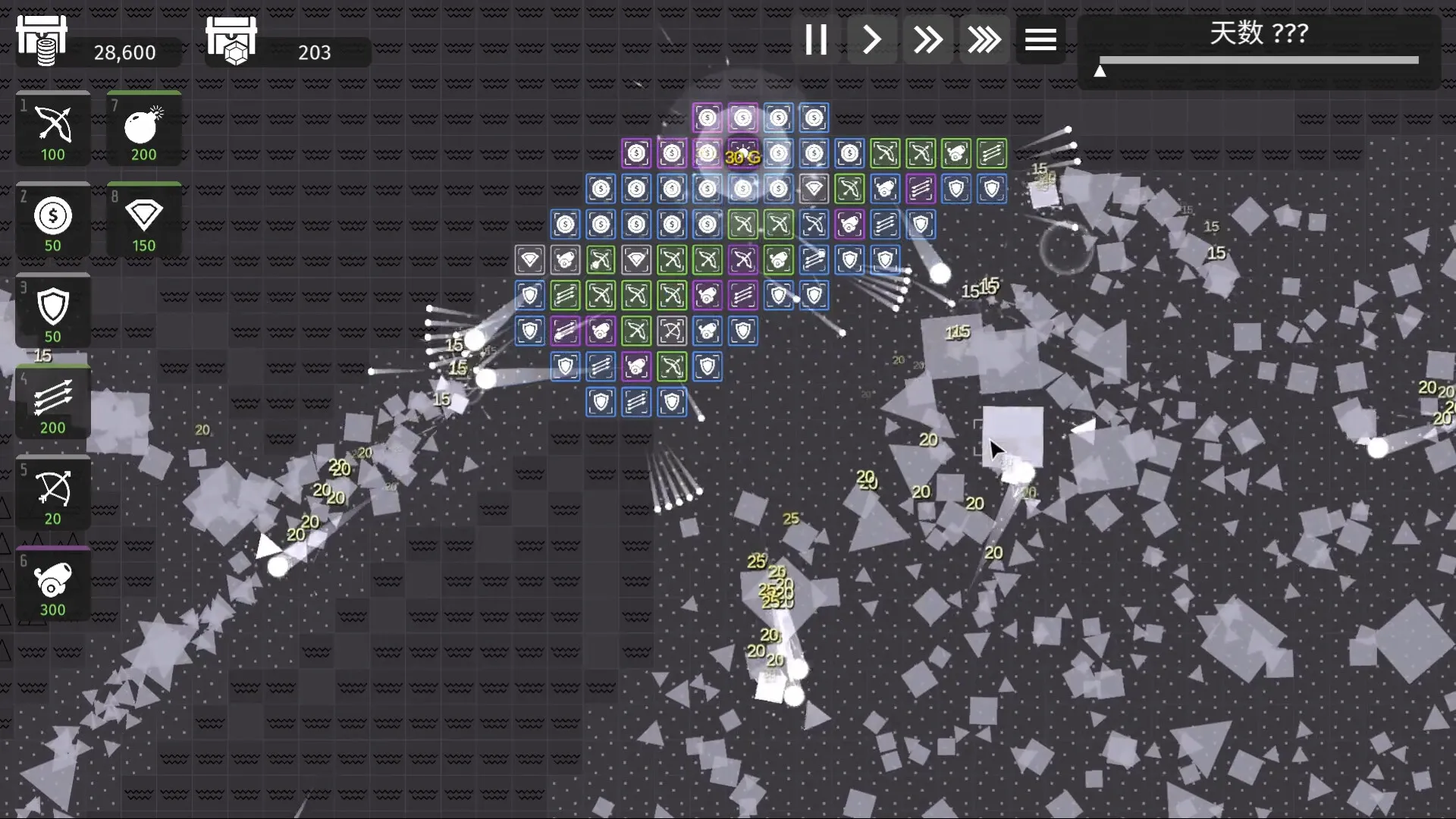Select the coin generator costing 50
Screen dimensions: 1456x819
click(52, 220)
